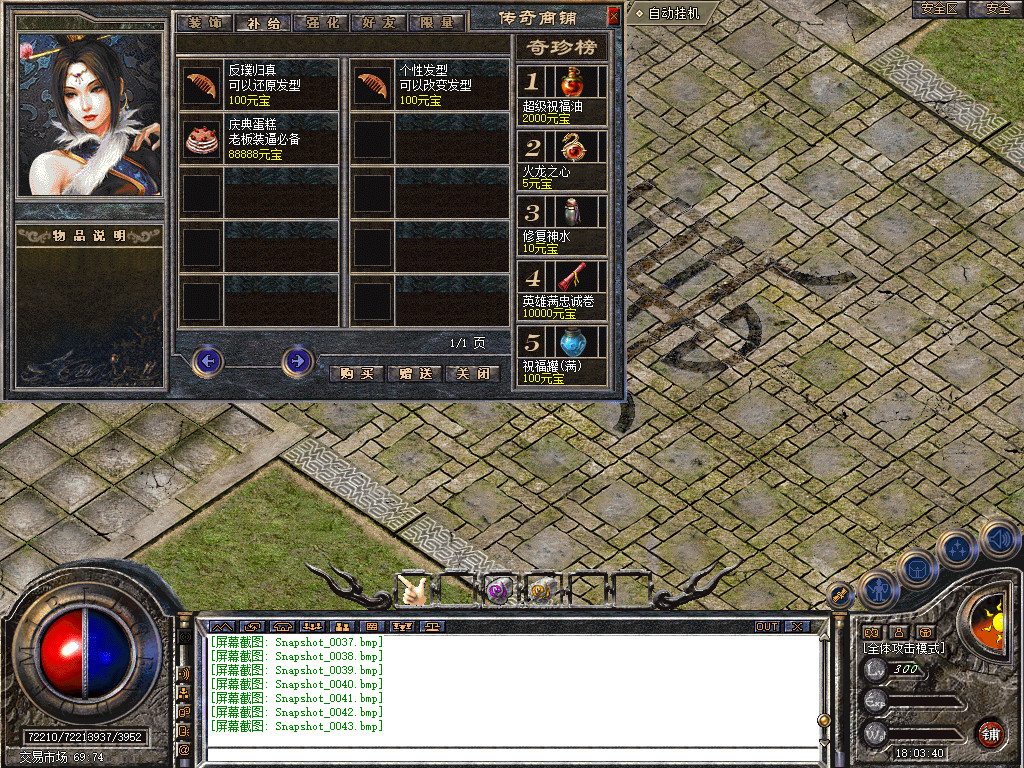The image size is (1024, 768).
Task: Select 超级祝福油 in the ranking list
Action: [x=570, y=82]
